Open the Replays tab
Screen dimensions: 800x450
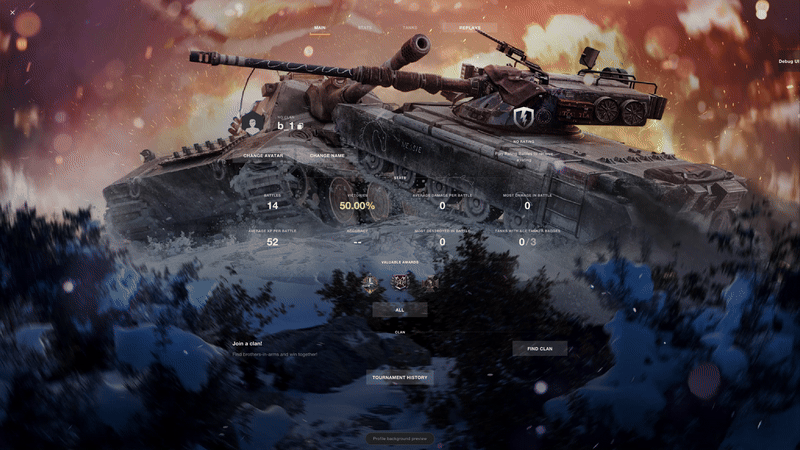point(469,28)
